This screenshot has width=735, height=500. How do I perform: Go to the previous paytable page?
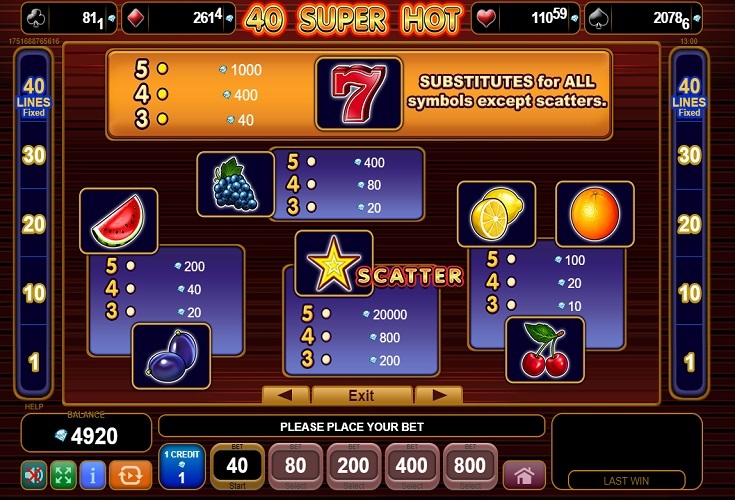pos(285,395)
